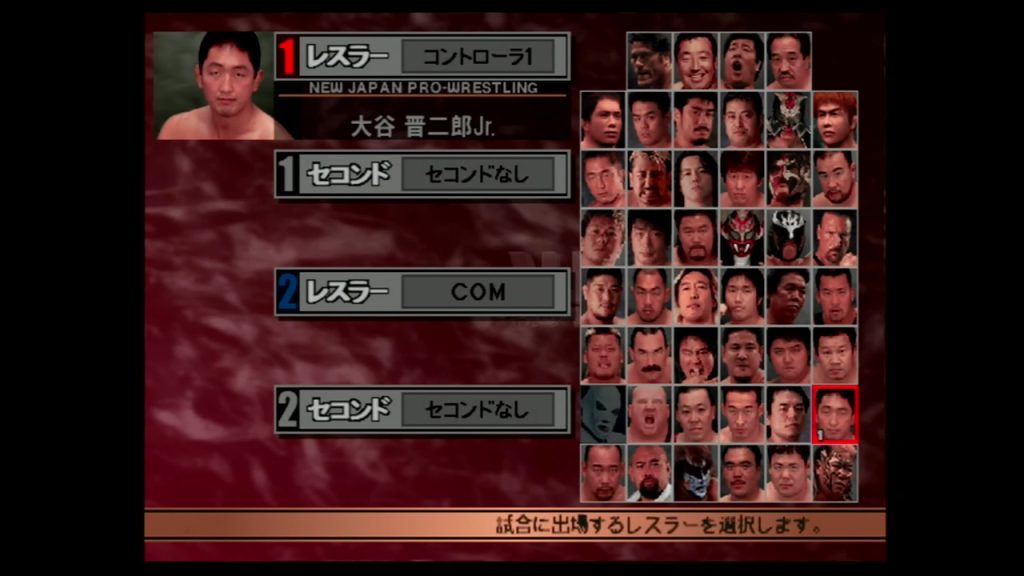Choose the bleached-blond-haired wrestler portrait
This screenshot has height=576, width=1024.
coord(649,179)
